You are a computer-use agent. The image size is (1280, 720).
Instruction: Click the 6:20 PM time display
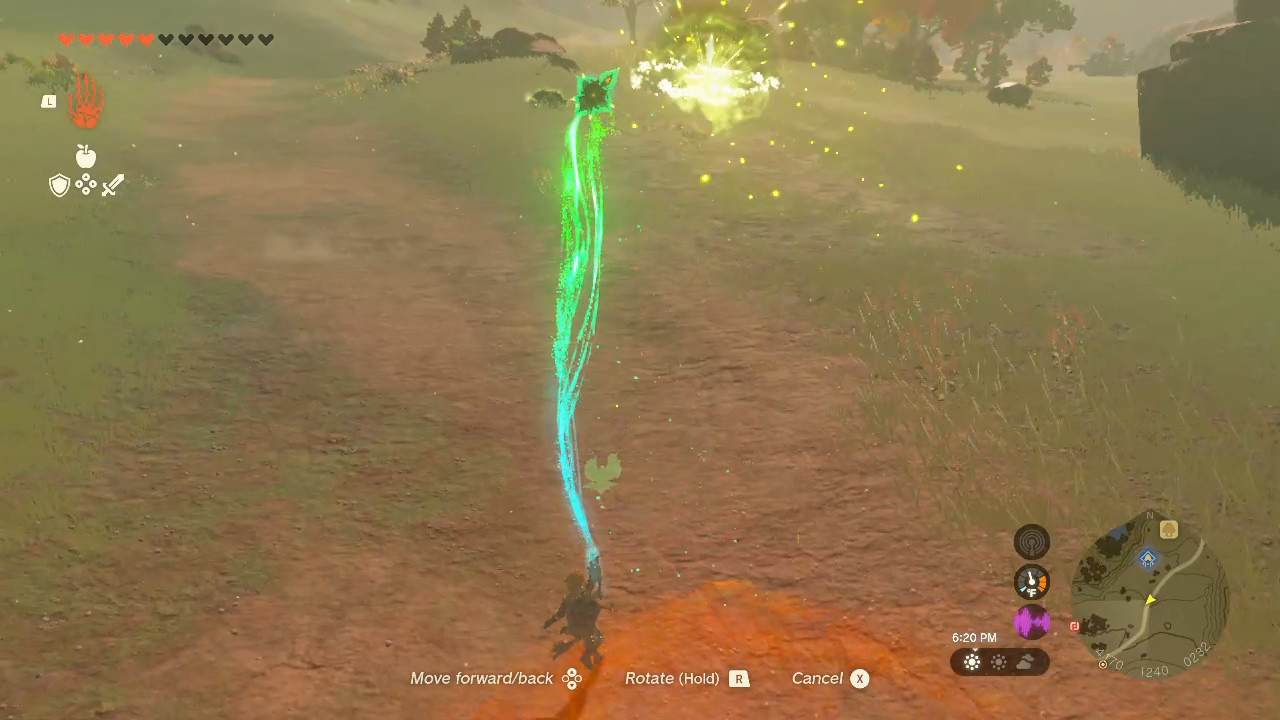(x=974, y=637)
